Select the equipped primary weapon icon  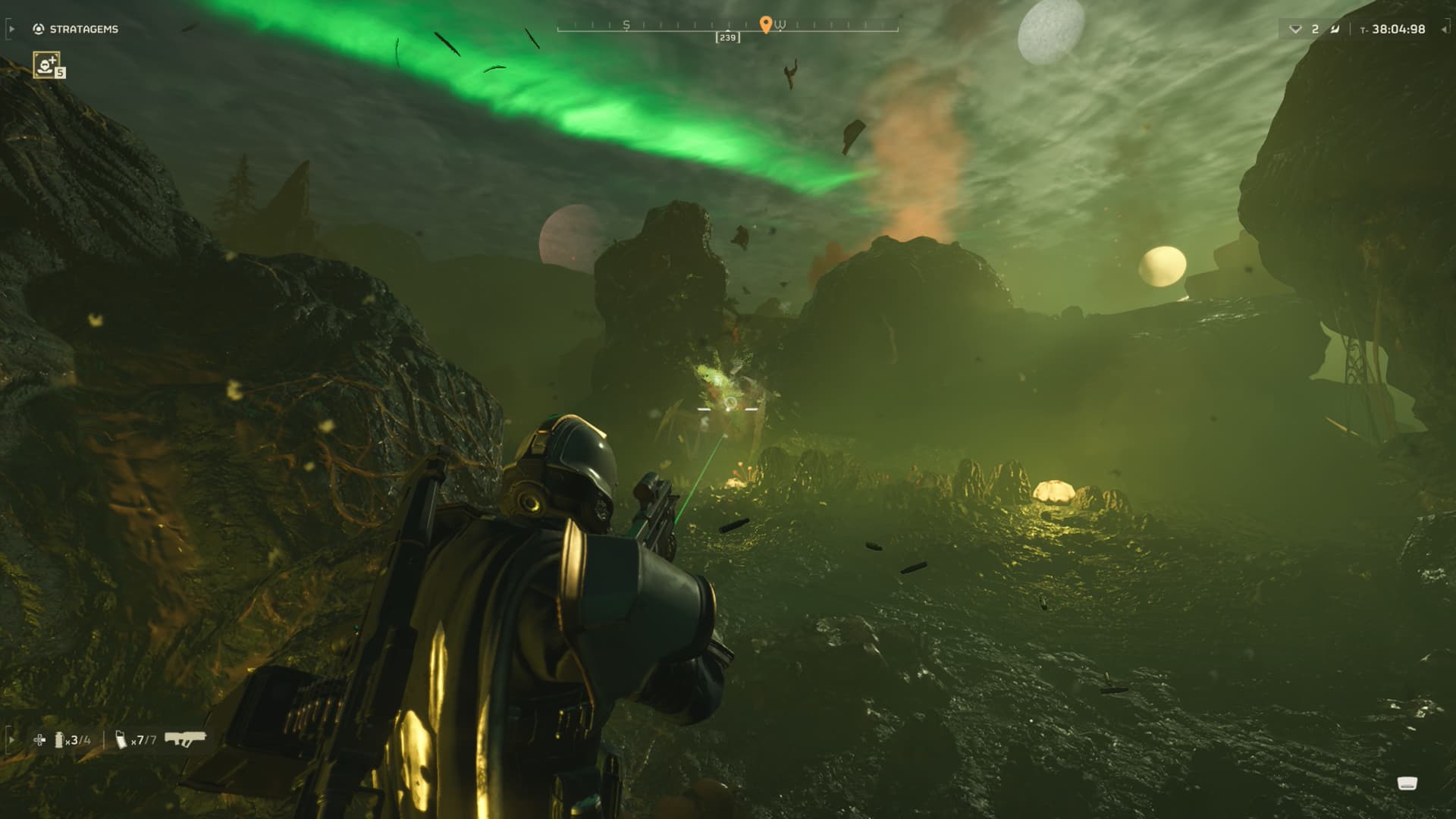coord(185,738)
